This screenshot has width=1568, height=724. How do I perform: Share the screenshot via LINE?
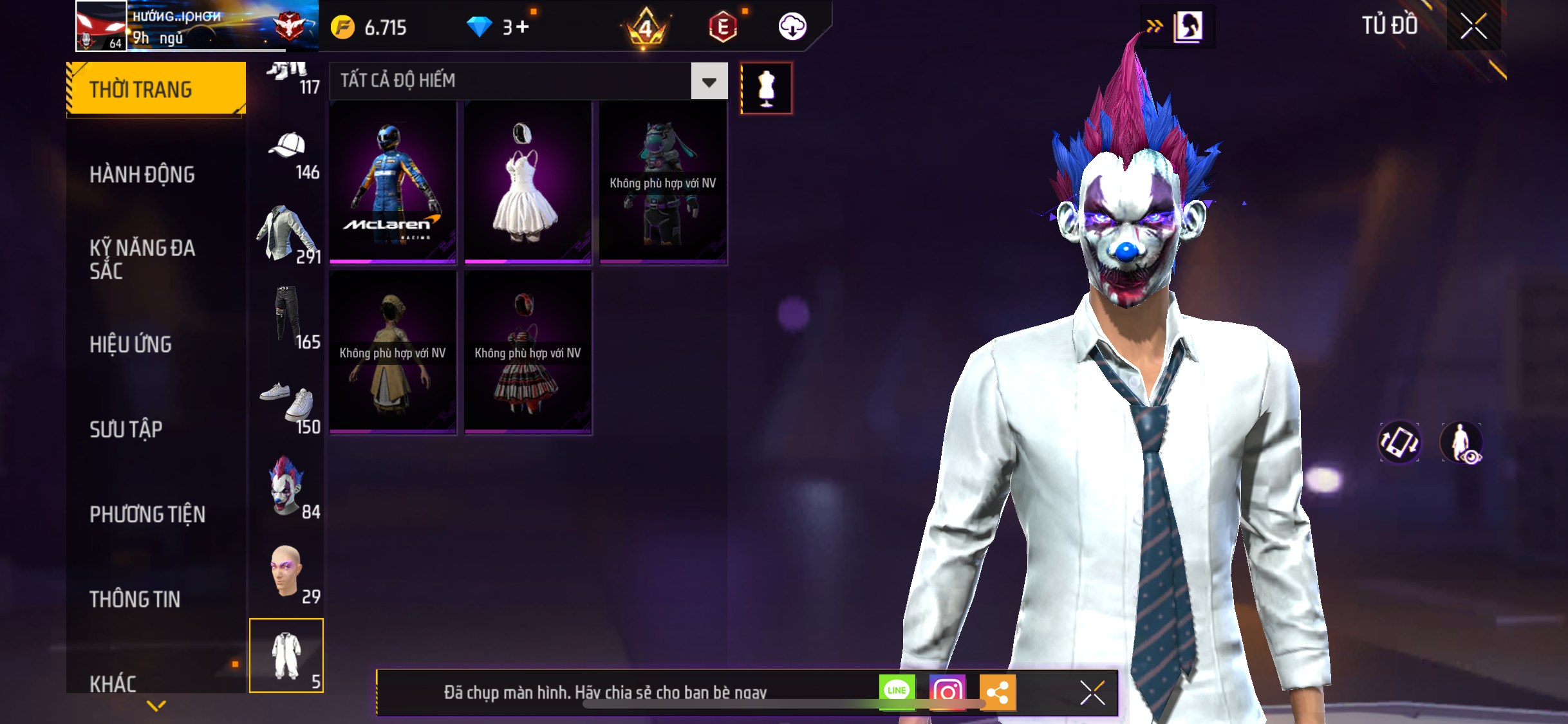pyautogui.click(x=897, y=692)
